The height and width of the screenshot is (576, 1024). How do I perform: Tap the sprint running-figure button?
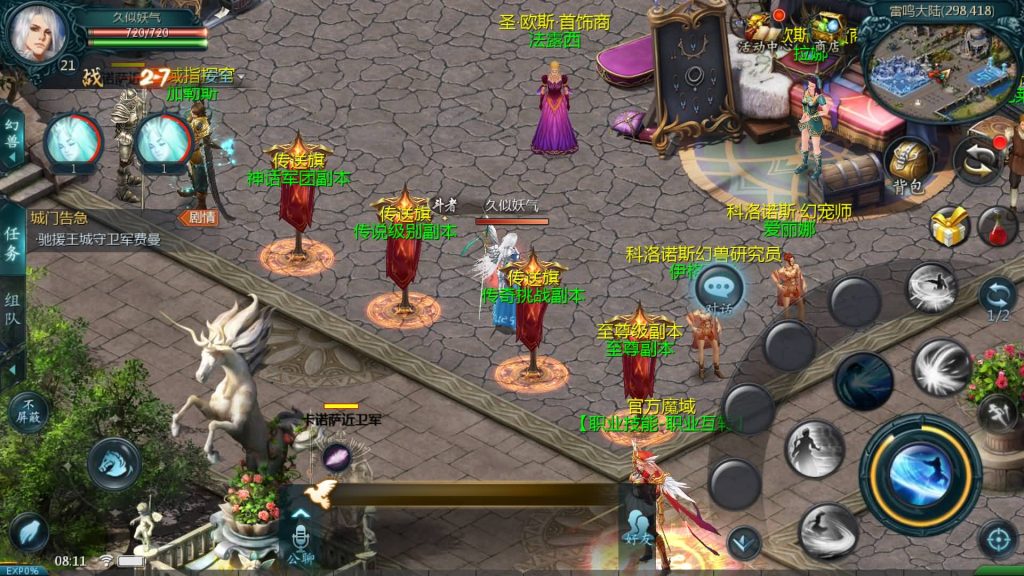pos(997,410)
